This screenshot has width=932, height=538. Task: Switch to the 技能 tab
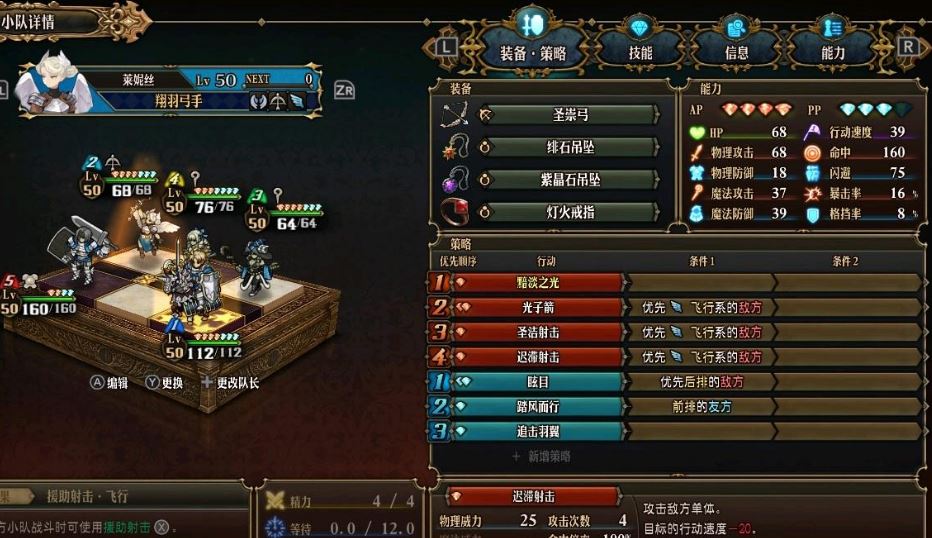tap(640, 51)
